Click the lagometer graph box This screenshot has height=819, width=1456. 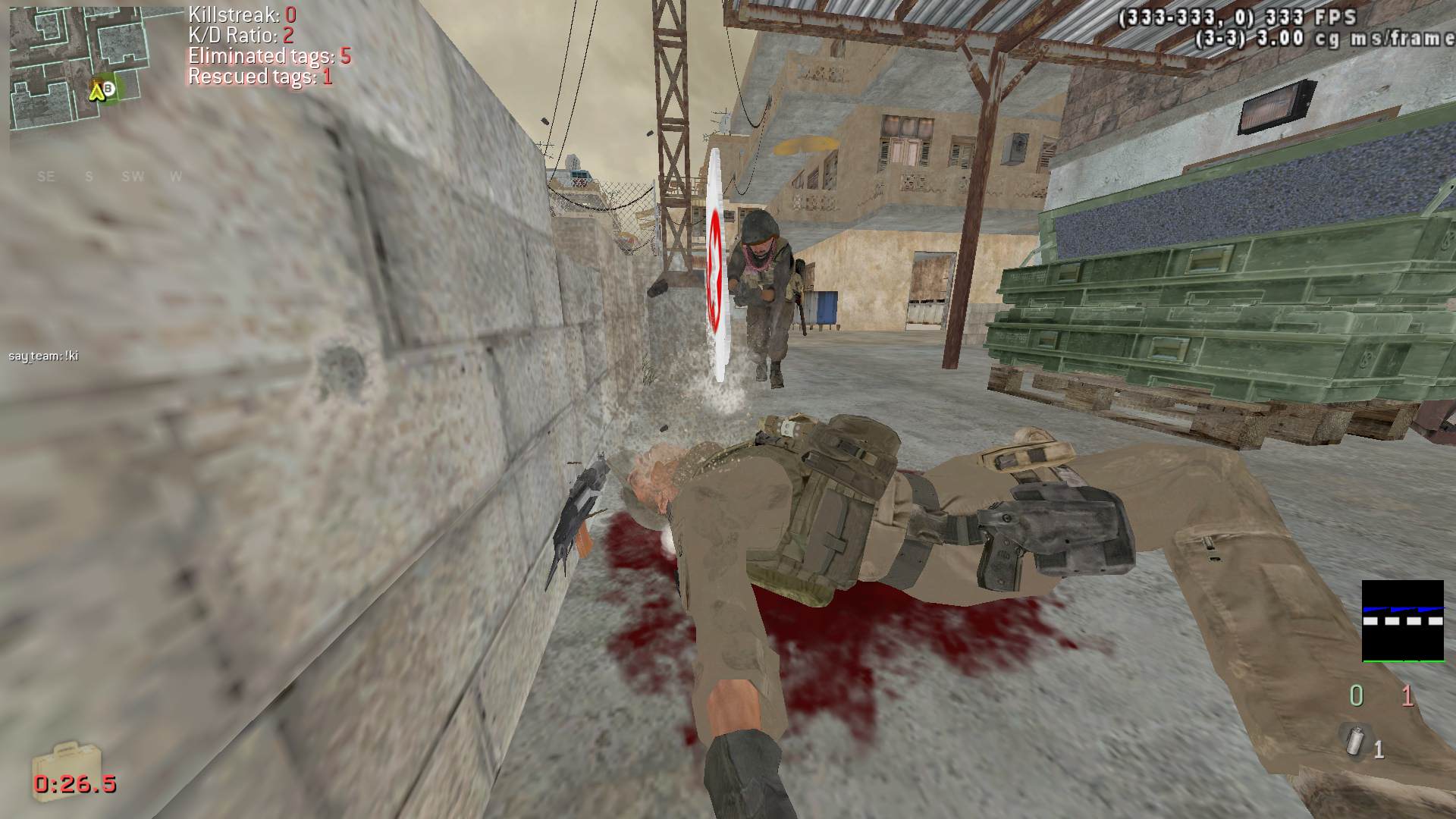click(x=1402, y=621)
